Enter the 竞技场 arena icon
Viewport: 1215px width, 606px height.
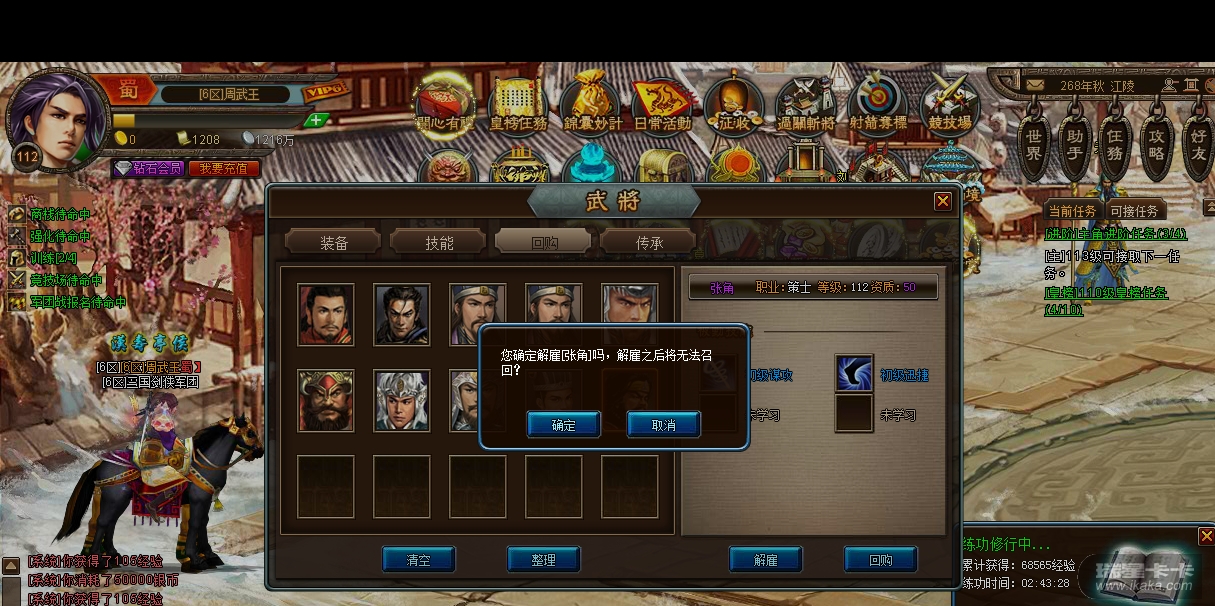point(949,105)
